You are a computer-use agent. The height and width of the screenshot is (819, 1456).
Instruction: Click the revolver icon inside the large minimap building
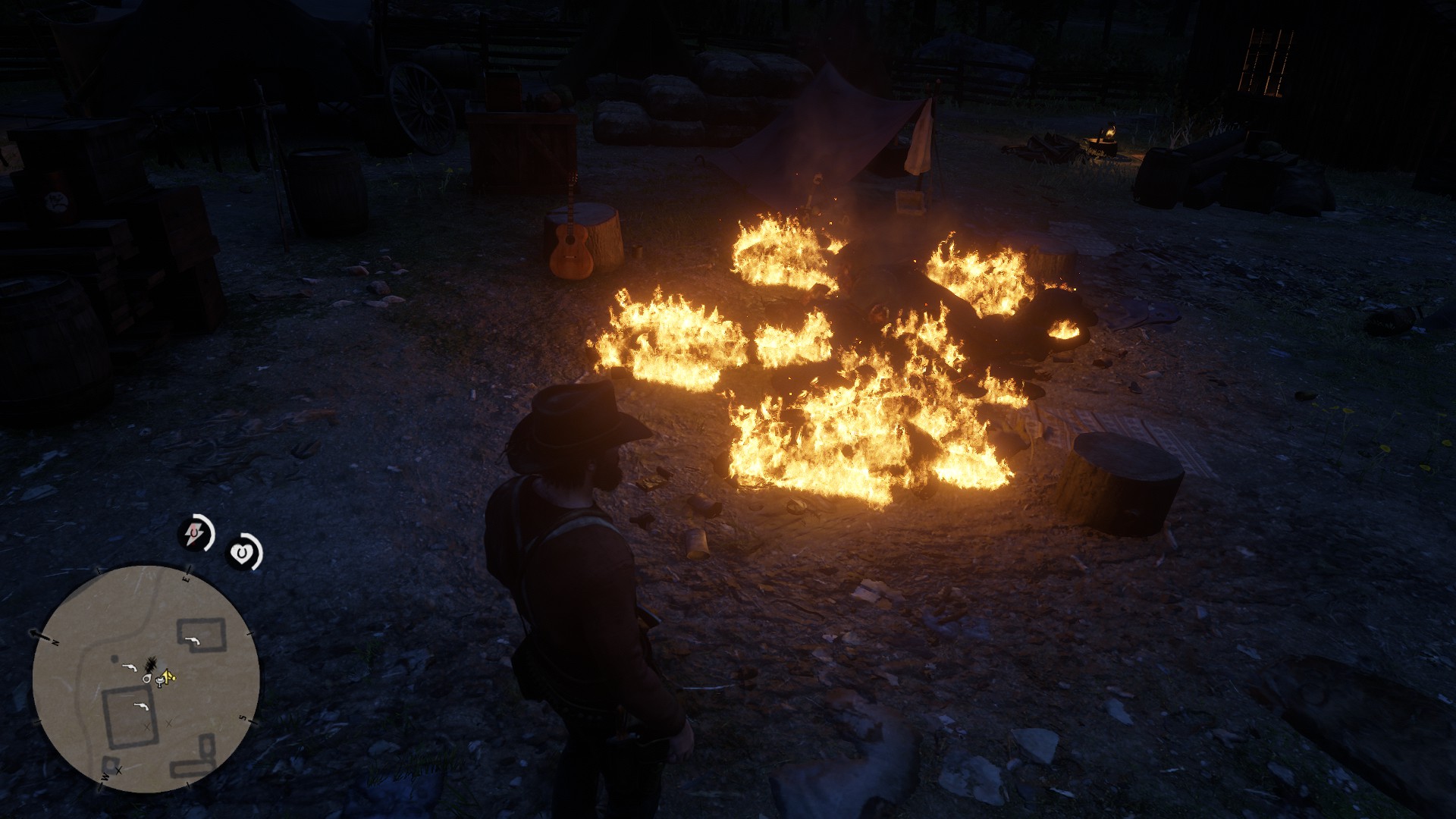(142, 706)
